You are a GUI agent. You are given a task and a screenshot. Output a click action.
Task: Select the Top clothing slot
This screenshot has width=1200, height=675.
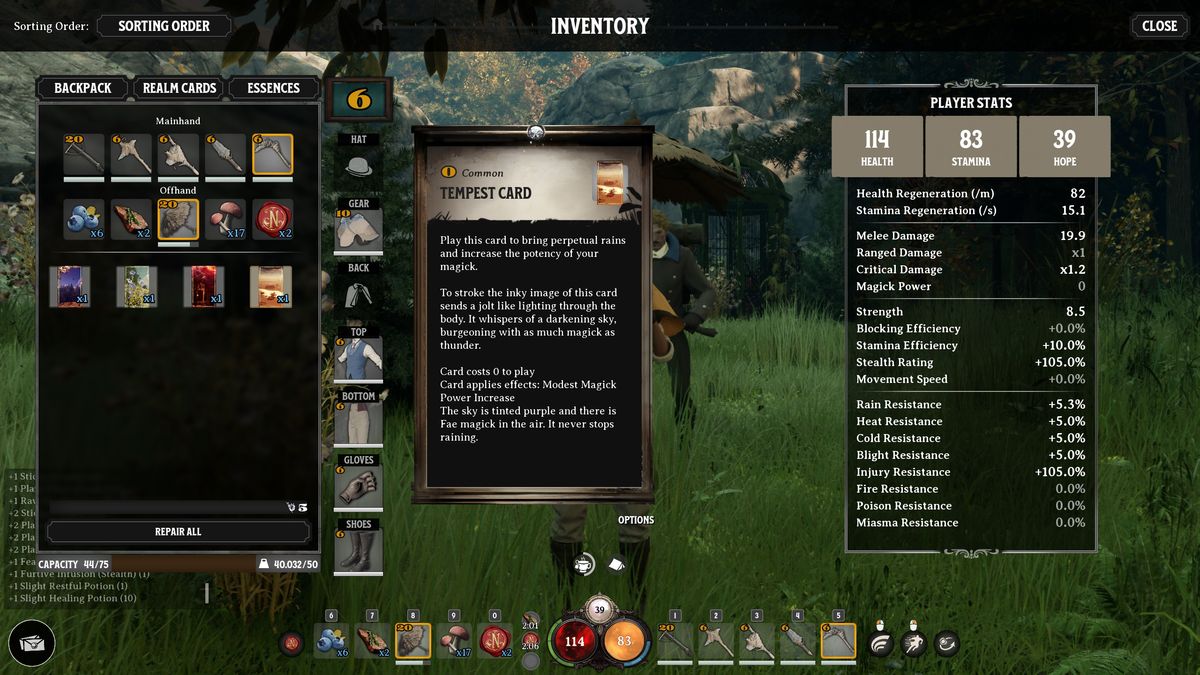coord(359,357)
